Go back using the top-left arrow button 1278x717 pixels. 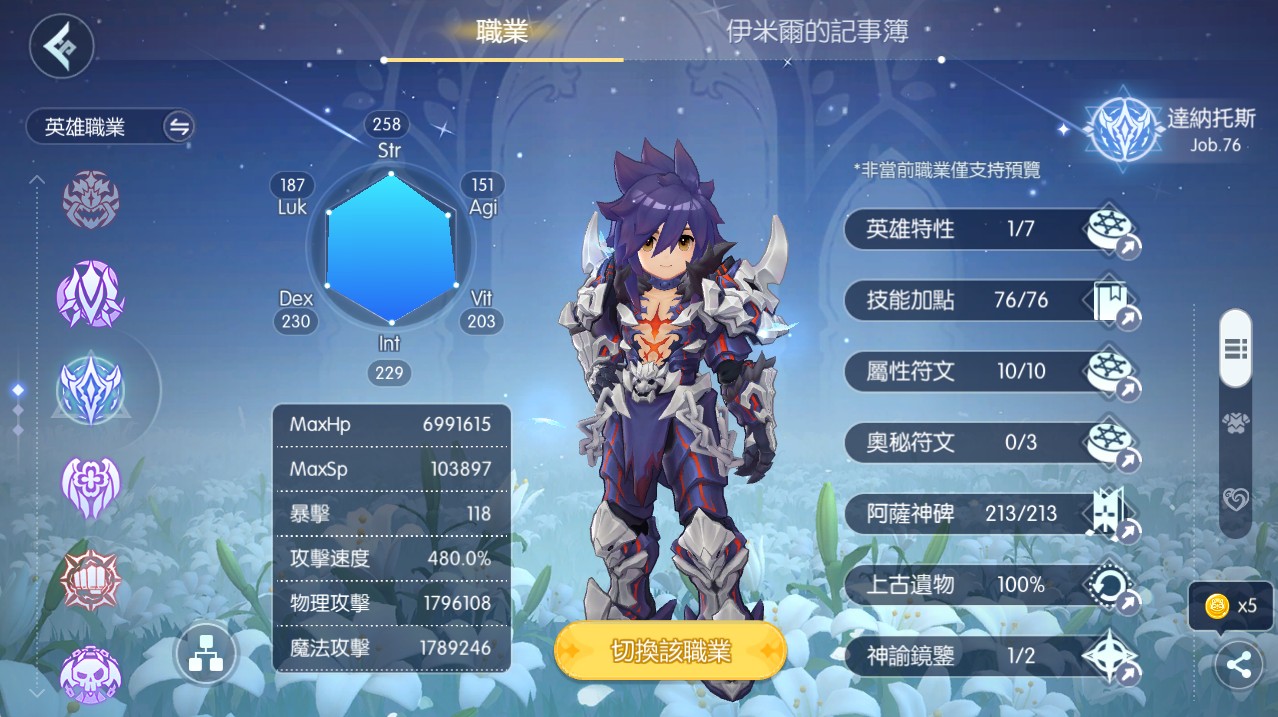(61, 45)
